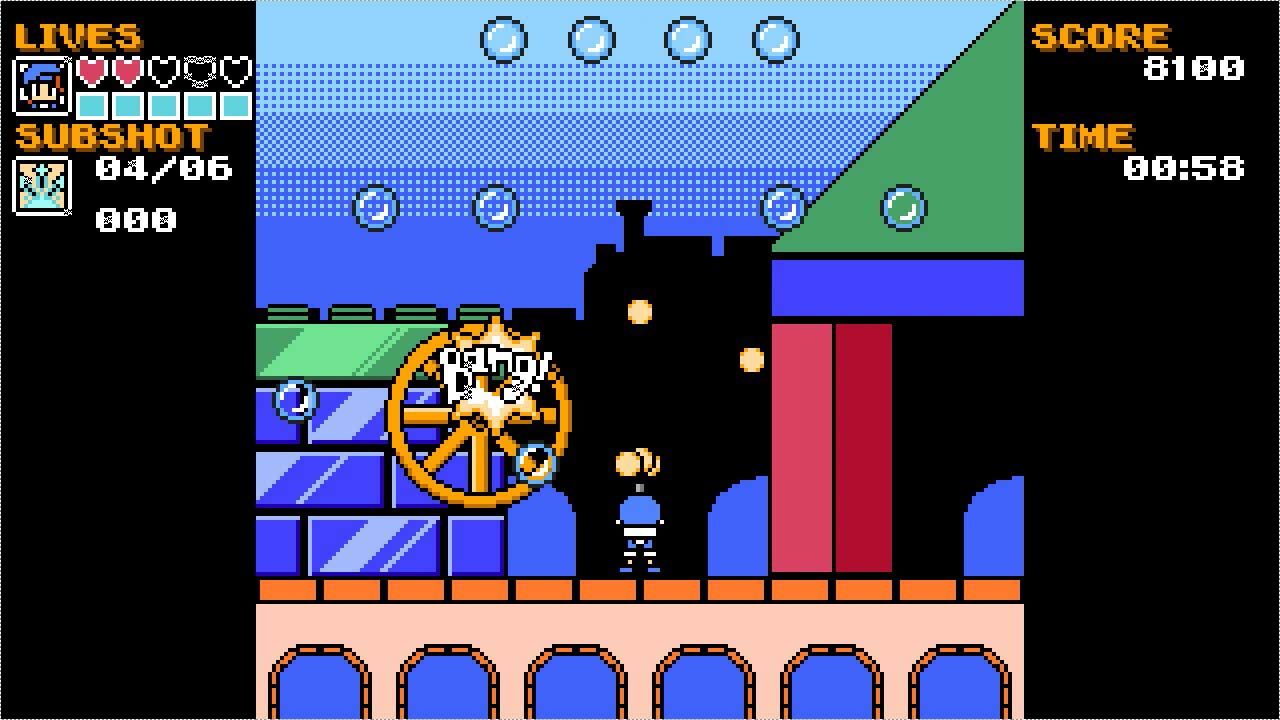Click the leftmost cyan ammo square under the hearts
The image size is (1280, 720).
(x=93, y=103)
